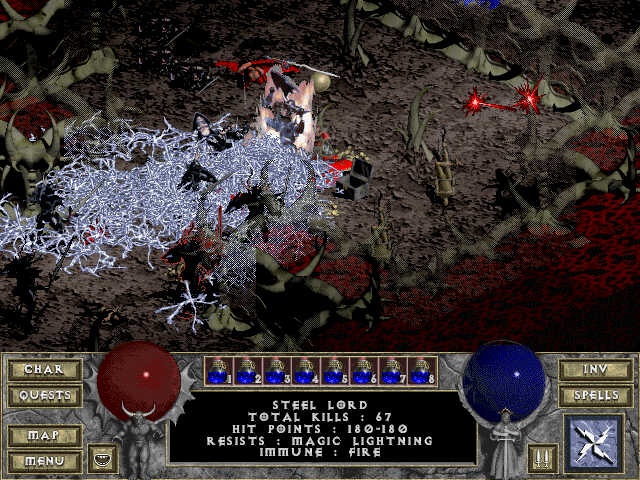Viewport: 640px width, 480px height.
Task: Show the QUESTS log
Action: pos(44,395)
